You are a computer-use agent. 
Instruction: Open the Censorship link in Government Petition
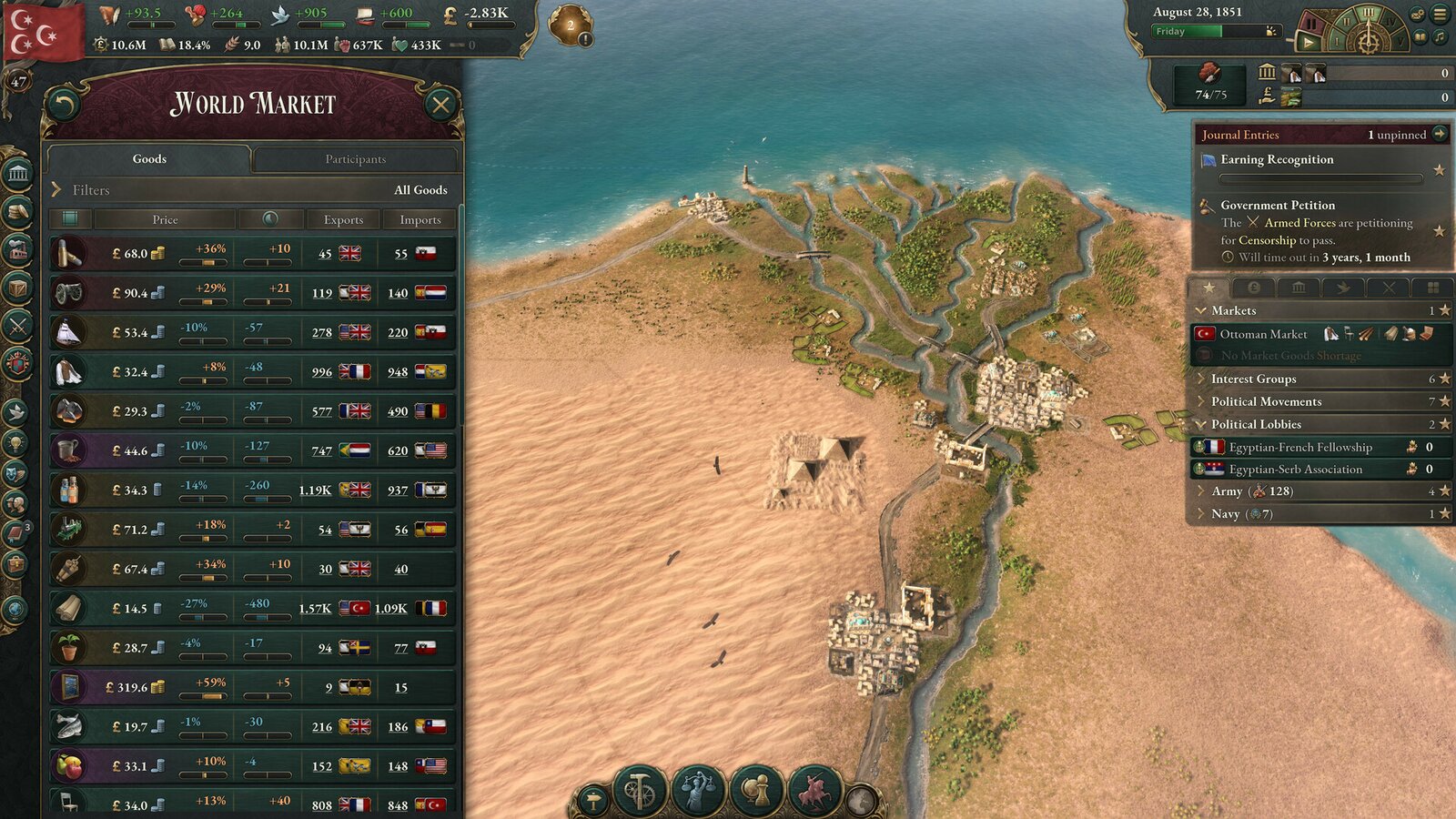point(1266,240)
